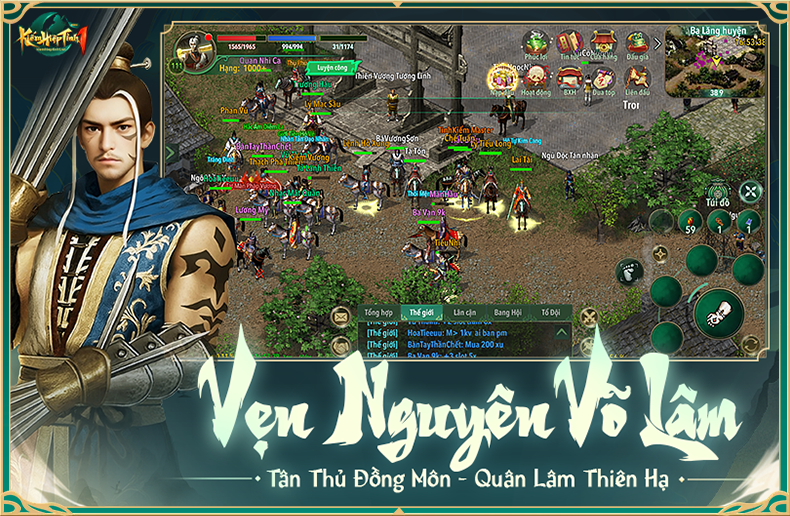Open the Cửa hàng shop
Image resolution: width=790 pixels, height=516 pixels.
point(603,43)
